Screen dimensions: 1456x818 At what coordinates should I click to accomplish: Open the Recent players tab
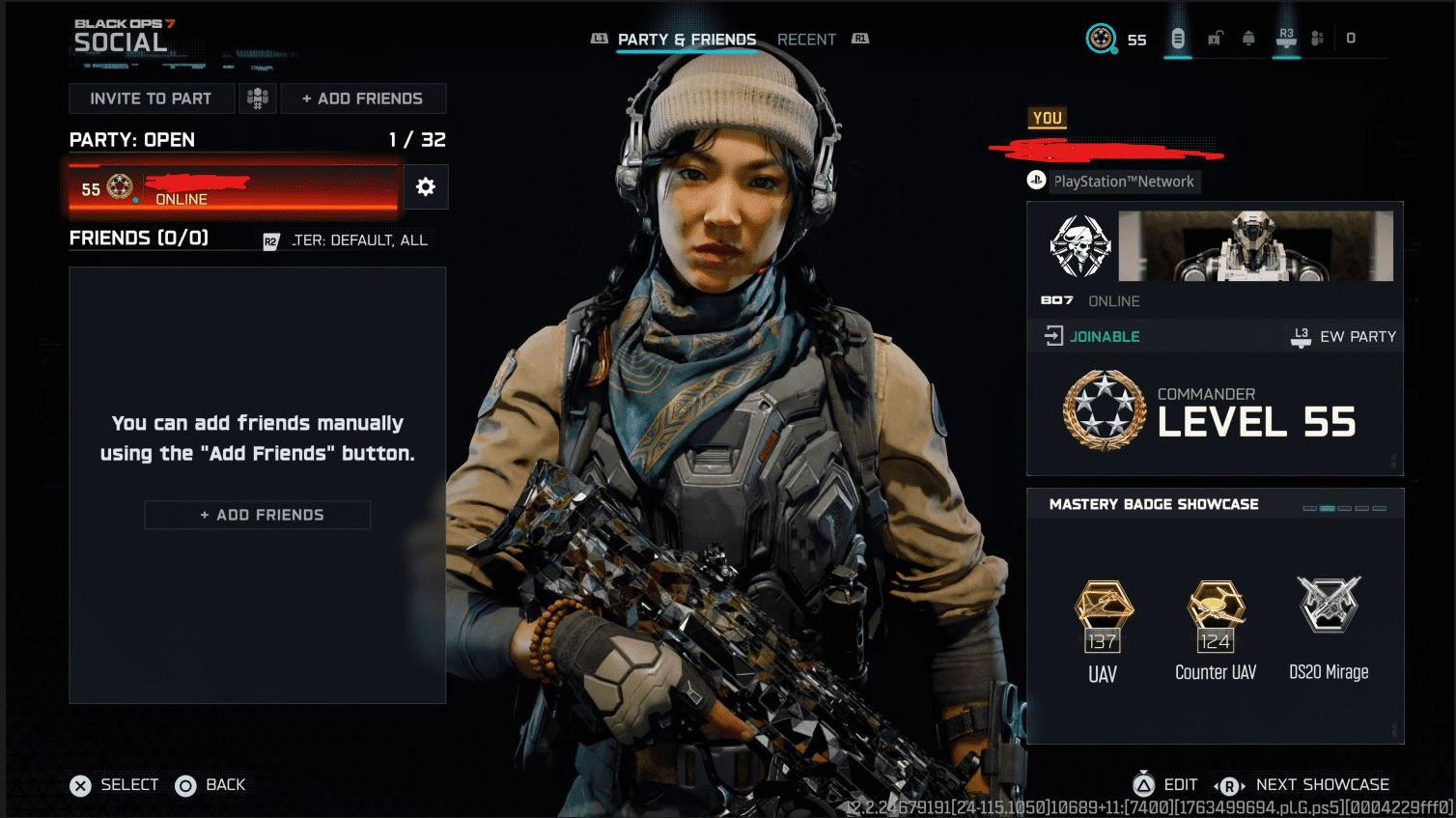click(x=806, y=40)
